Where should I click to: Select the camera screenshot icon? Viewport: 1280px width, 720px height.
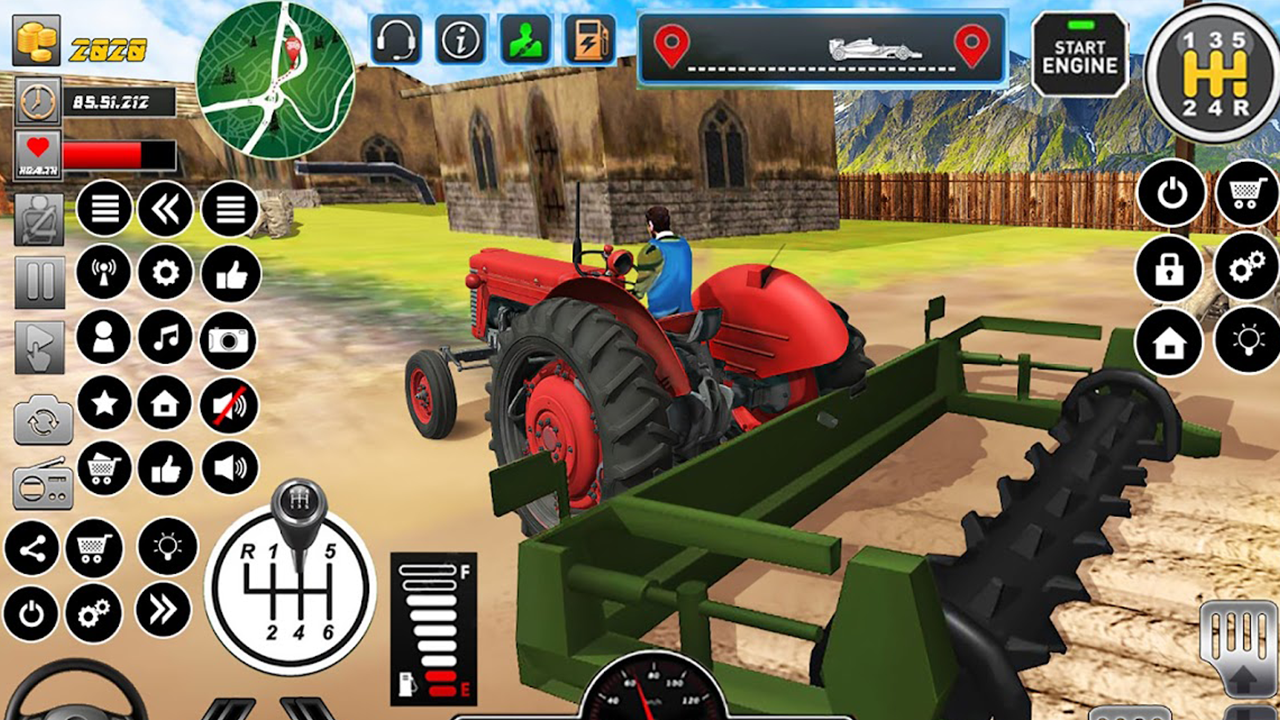229,339
